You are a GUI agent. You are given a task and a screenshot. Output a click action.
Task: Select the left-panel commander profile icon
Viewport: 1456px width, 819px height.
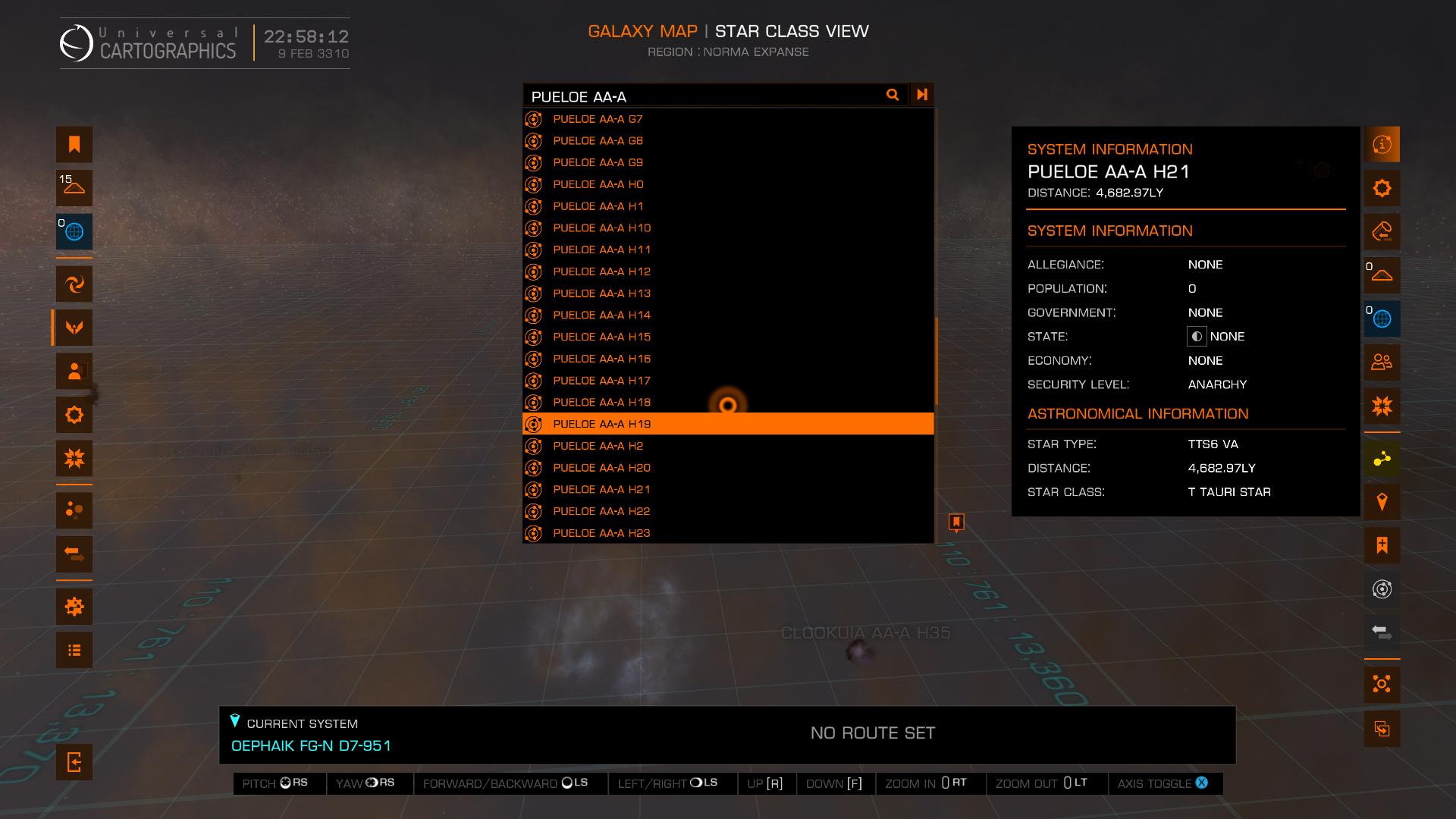(74, 372)
